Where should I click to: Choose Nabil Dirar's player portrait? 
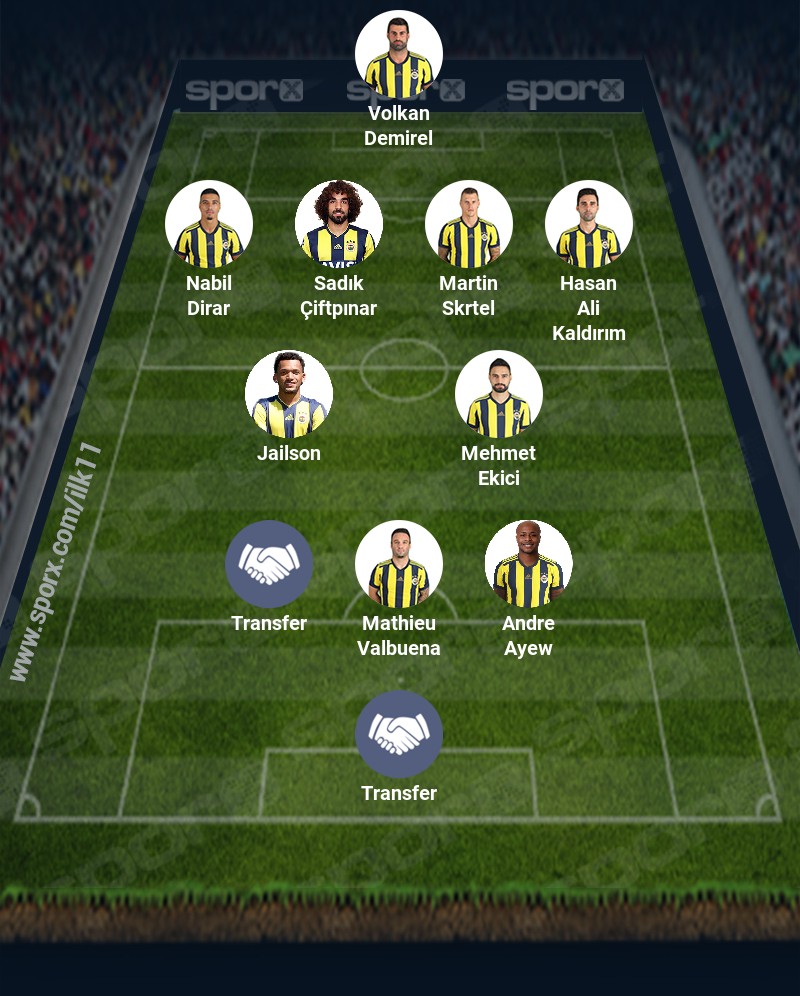(209, 225)
